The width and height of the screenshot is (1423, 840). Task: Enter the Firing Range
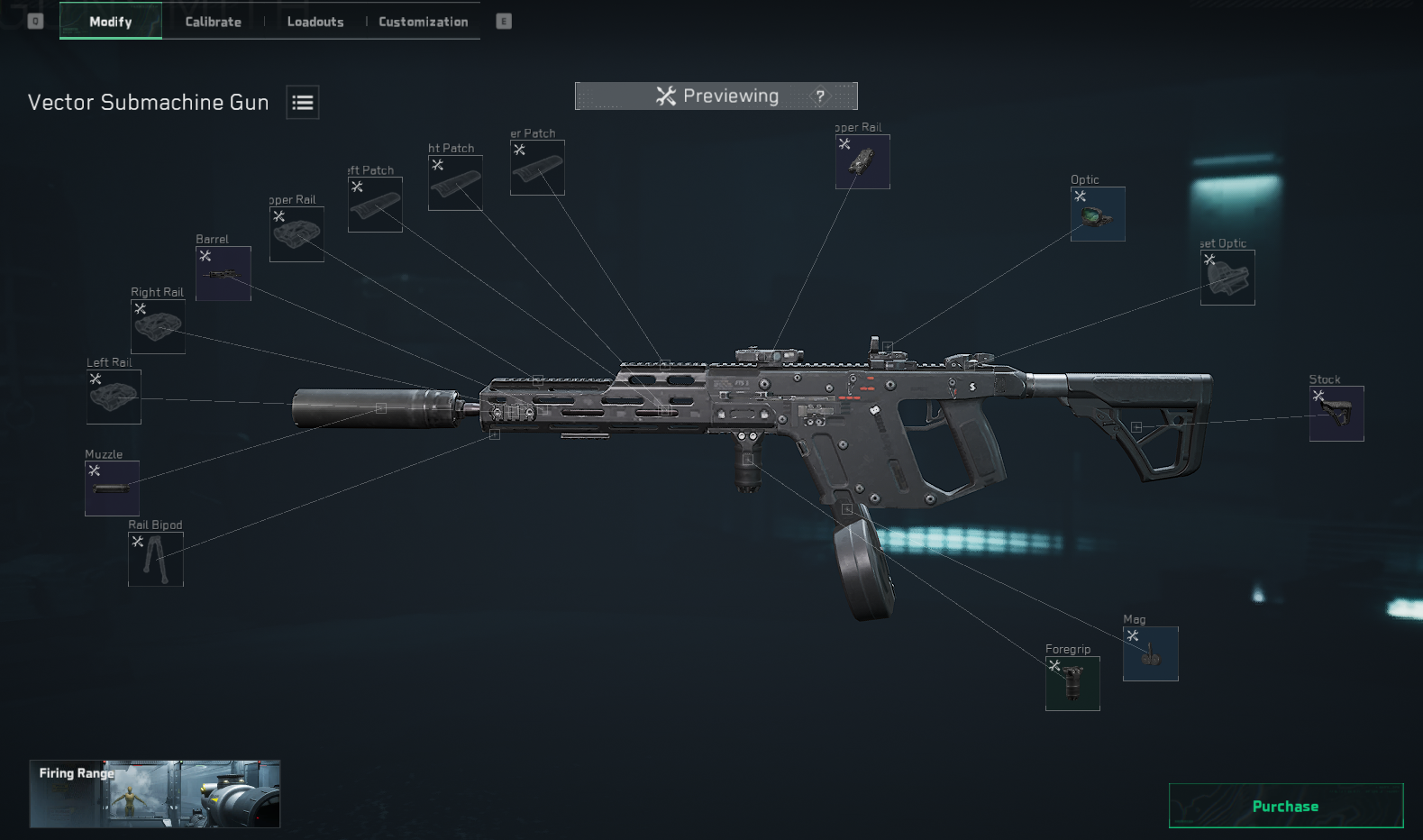pos(155,794)
